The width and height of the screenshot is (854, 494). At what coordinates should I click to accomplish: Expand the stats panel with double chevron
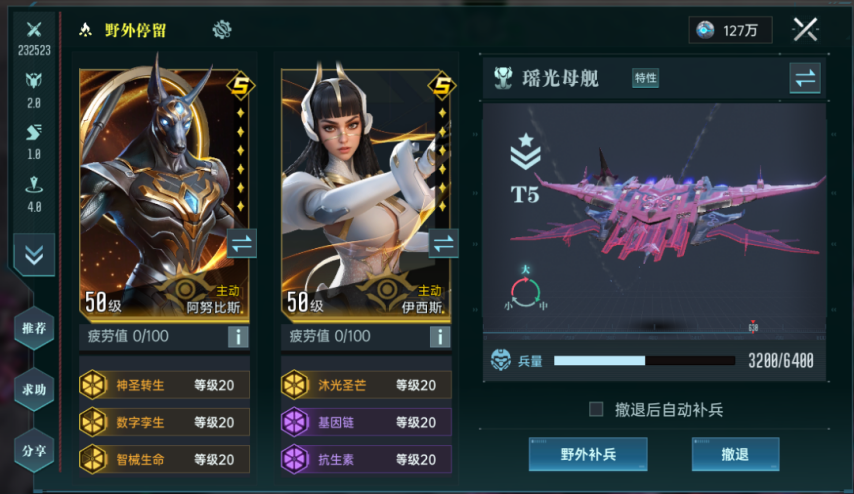click(x=34, y=255)
